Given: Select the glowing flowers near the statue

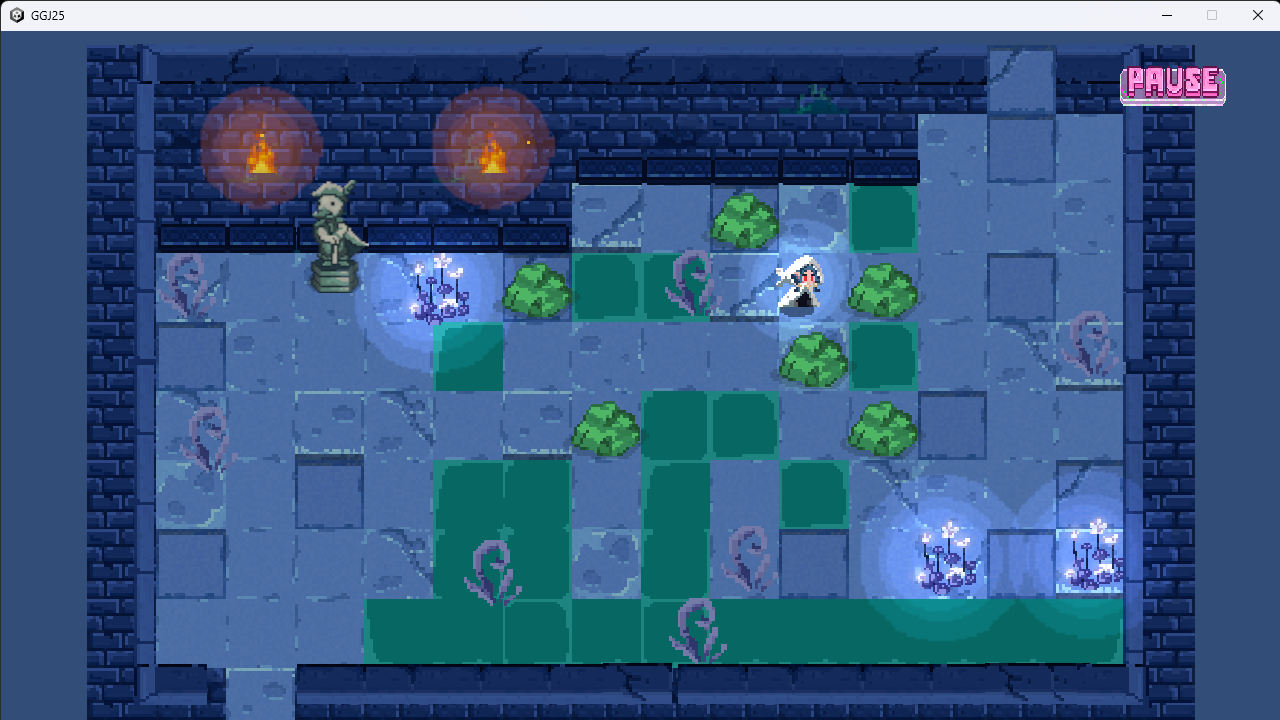Looking at the screenshot, I should [x=440, y=290].
